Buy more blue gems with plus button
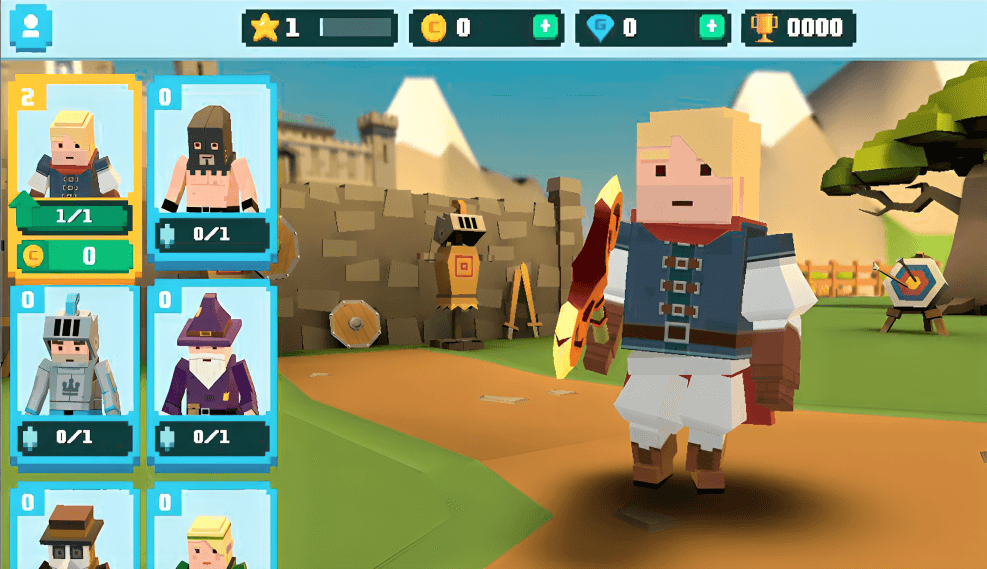This screenshot has height=569, width=987. 711,28
